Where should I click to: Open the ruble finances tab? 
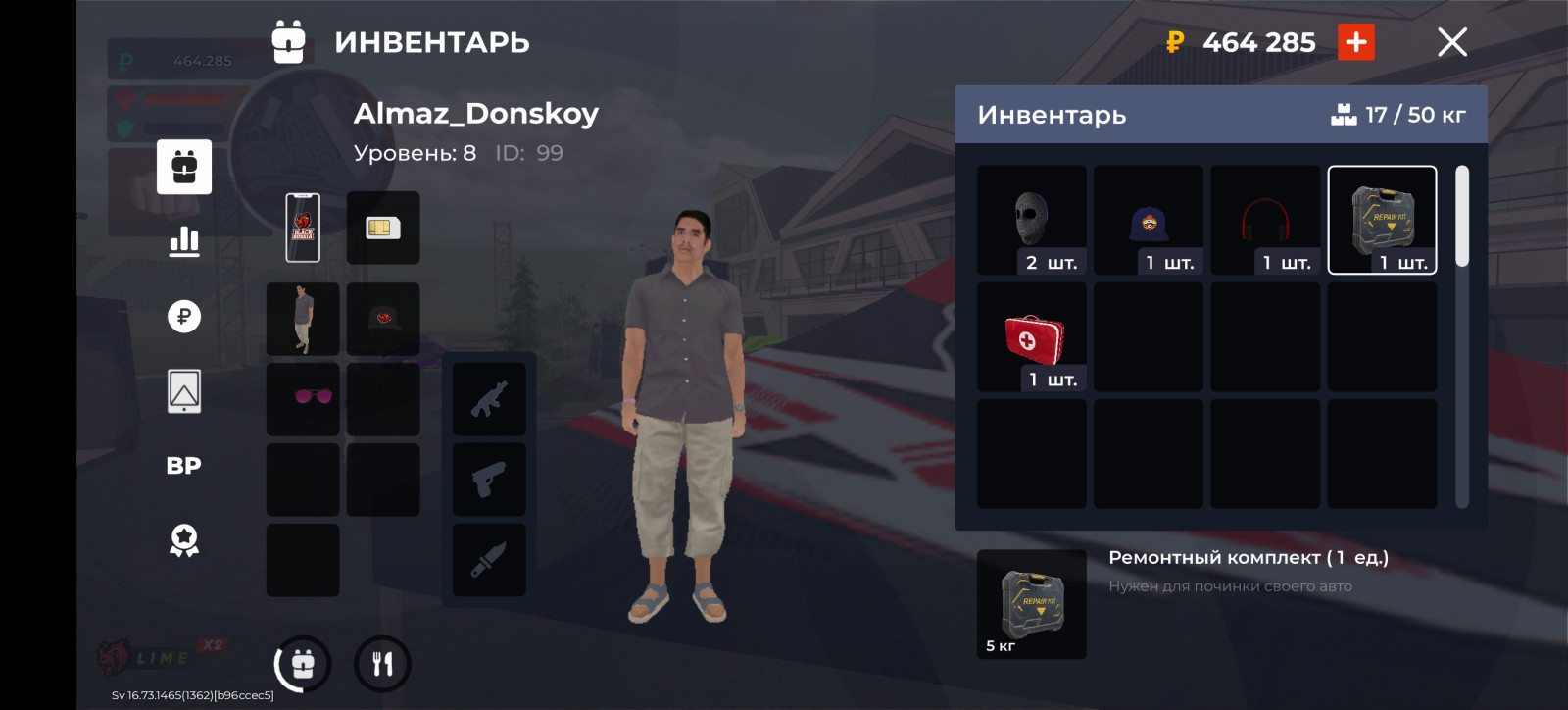click(x=184, y=316)
